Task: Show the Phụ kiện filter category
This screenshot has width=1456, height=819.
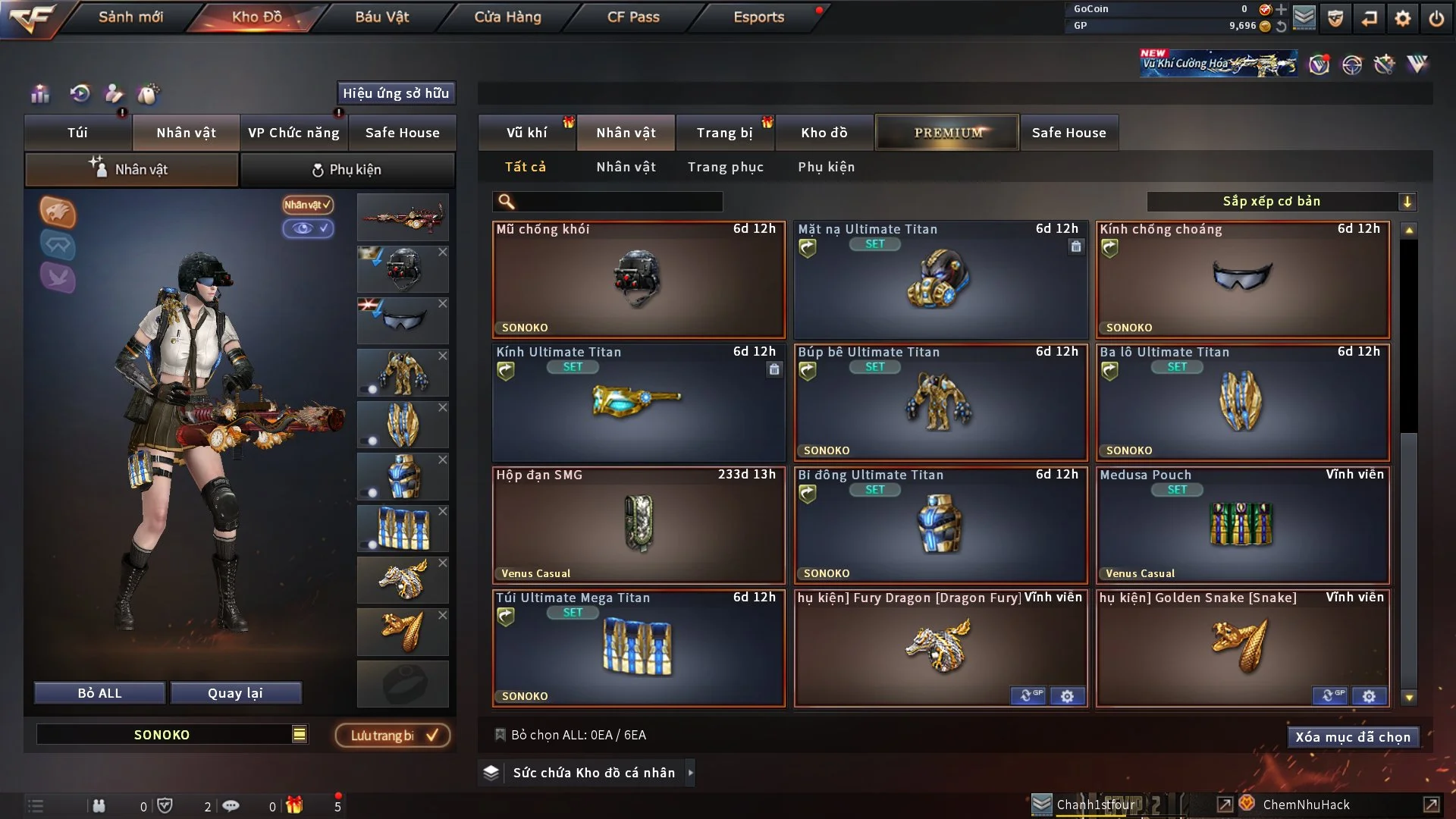Action: pos(826,167)
